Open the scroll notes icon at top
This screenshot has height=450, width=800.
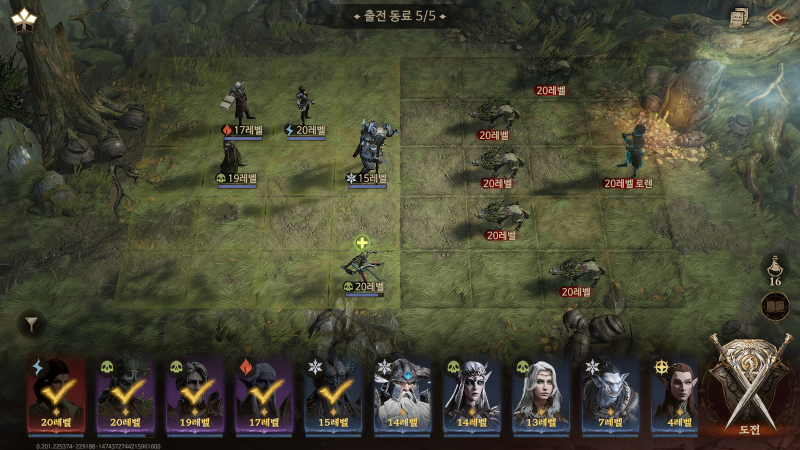pyautogui.click(x=738, y=17)
